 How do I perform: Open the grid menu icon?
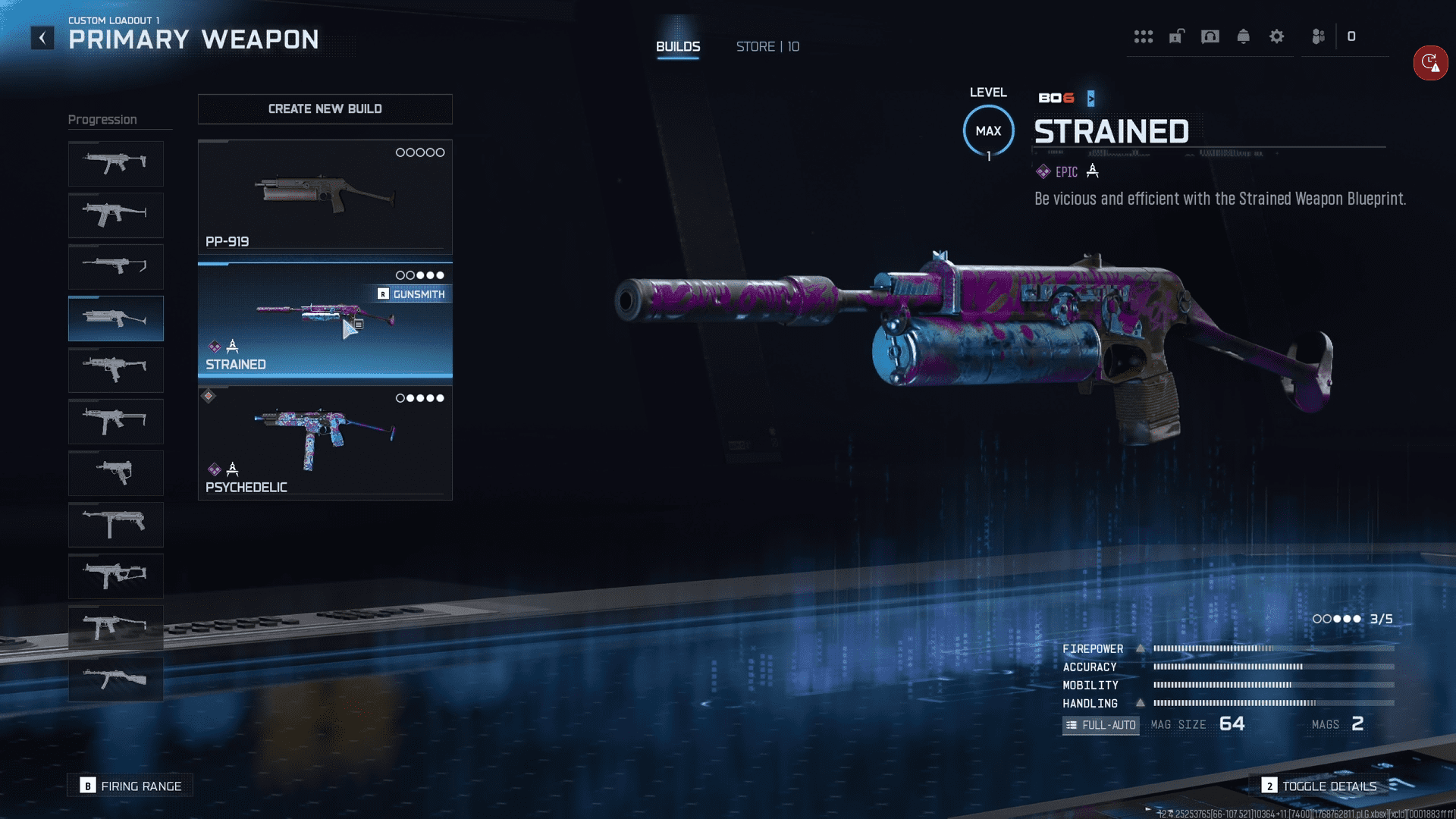point(1143,36)
